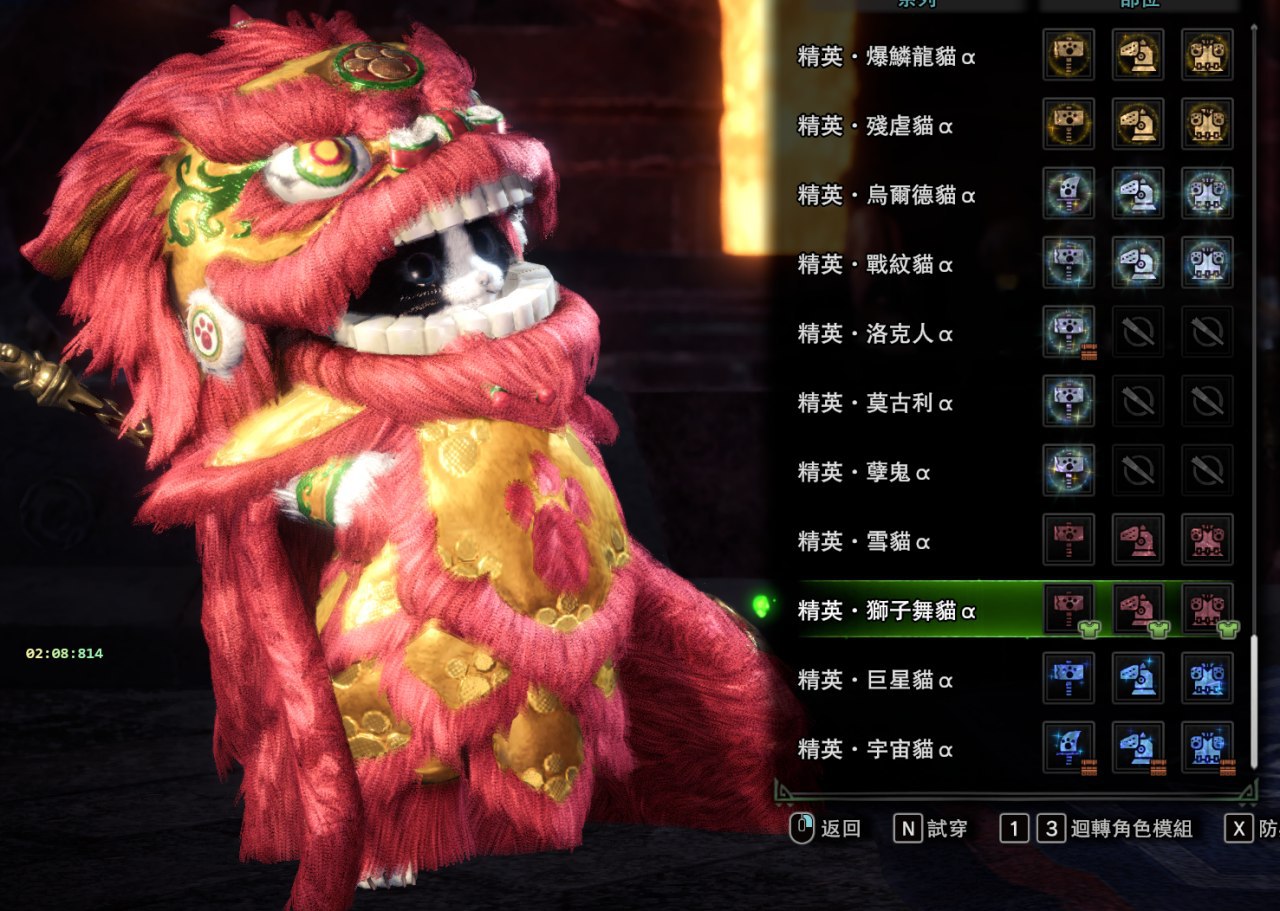Click the 爆鱗龍貓α helmet icon
This screenshot has height=911, width=1280.
coord(1138,55)
